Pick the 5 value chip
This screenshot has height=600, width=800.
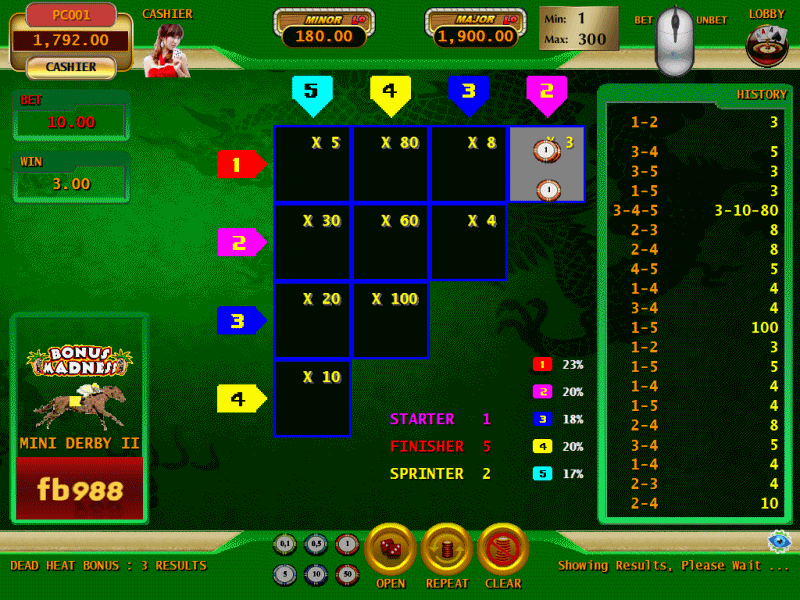(286, 575)
